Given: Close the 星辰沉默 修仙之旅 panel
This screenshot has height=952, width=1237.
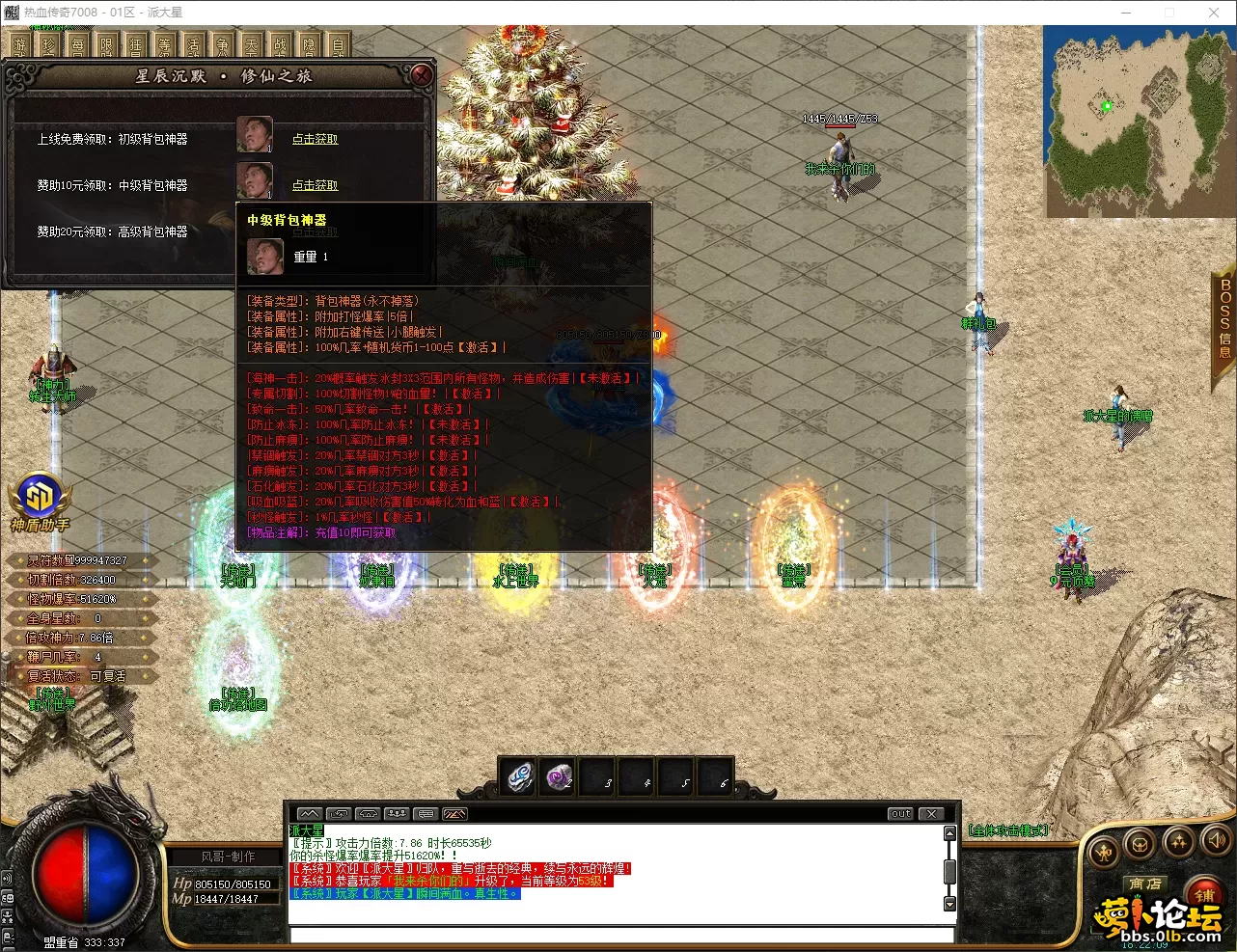Looking at the screenshot, I should (421, 74).
